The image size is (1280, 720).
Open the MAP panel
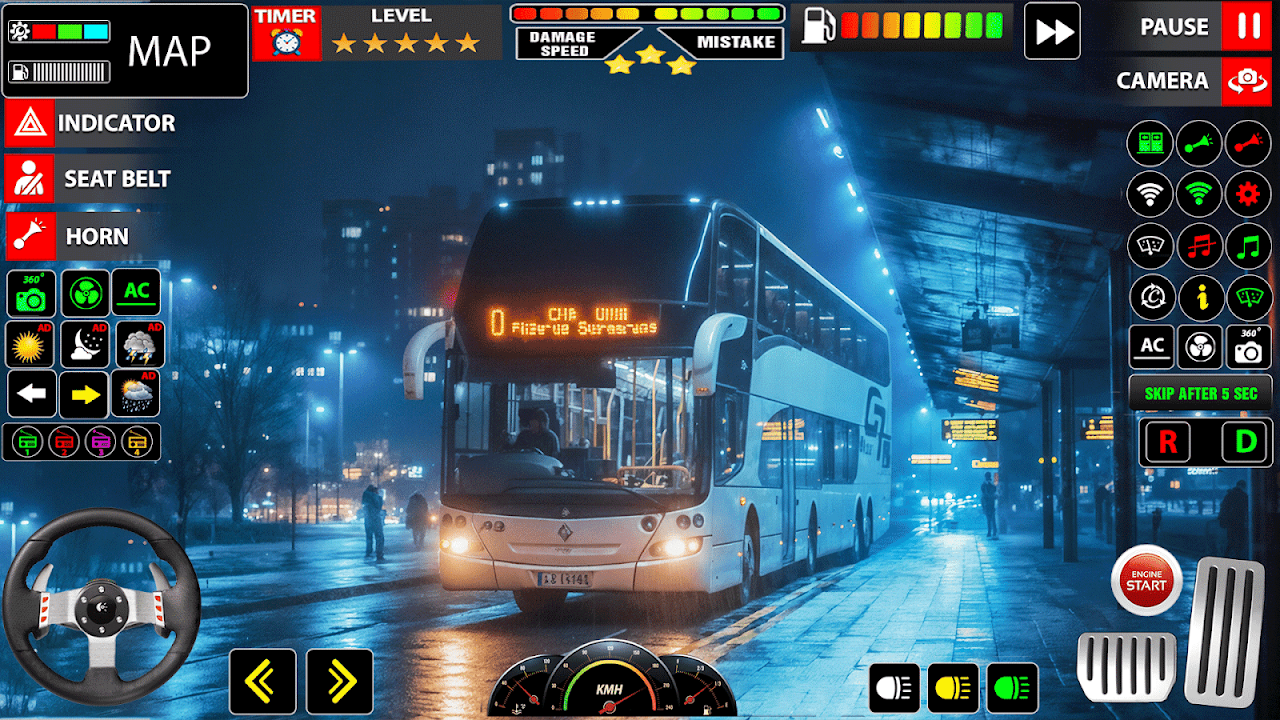pos(168,49)
